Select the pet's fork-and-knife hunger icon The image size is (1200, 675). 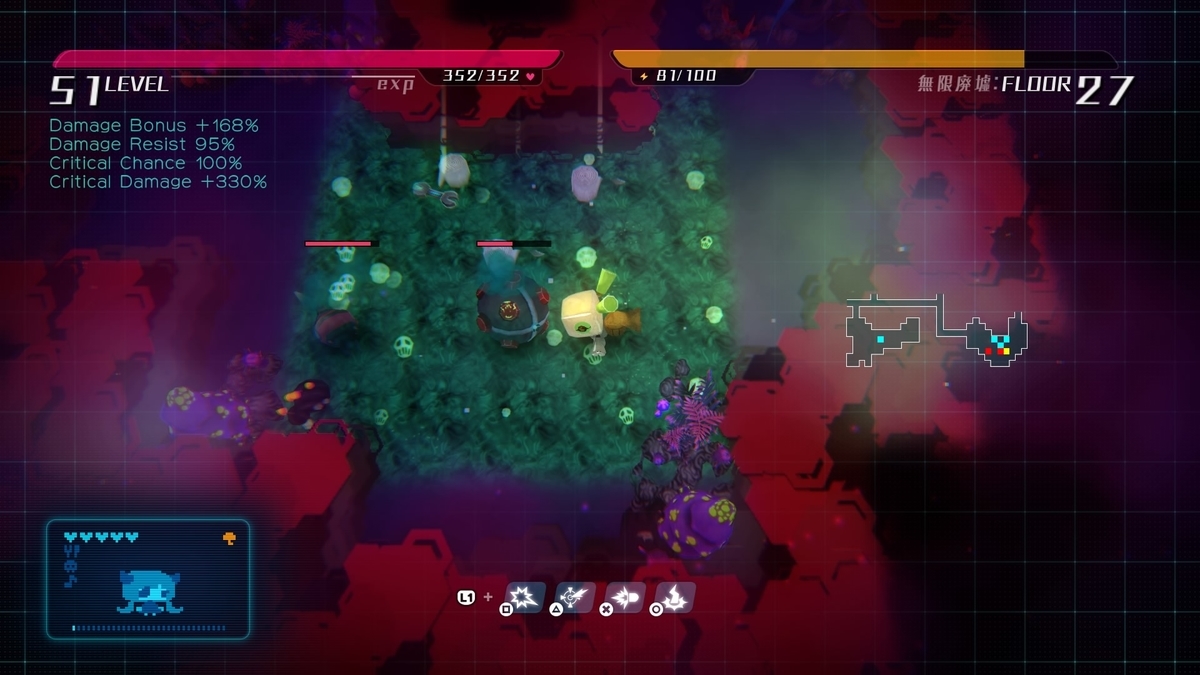(x=70, y=551)
